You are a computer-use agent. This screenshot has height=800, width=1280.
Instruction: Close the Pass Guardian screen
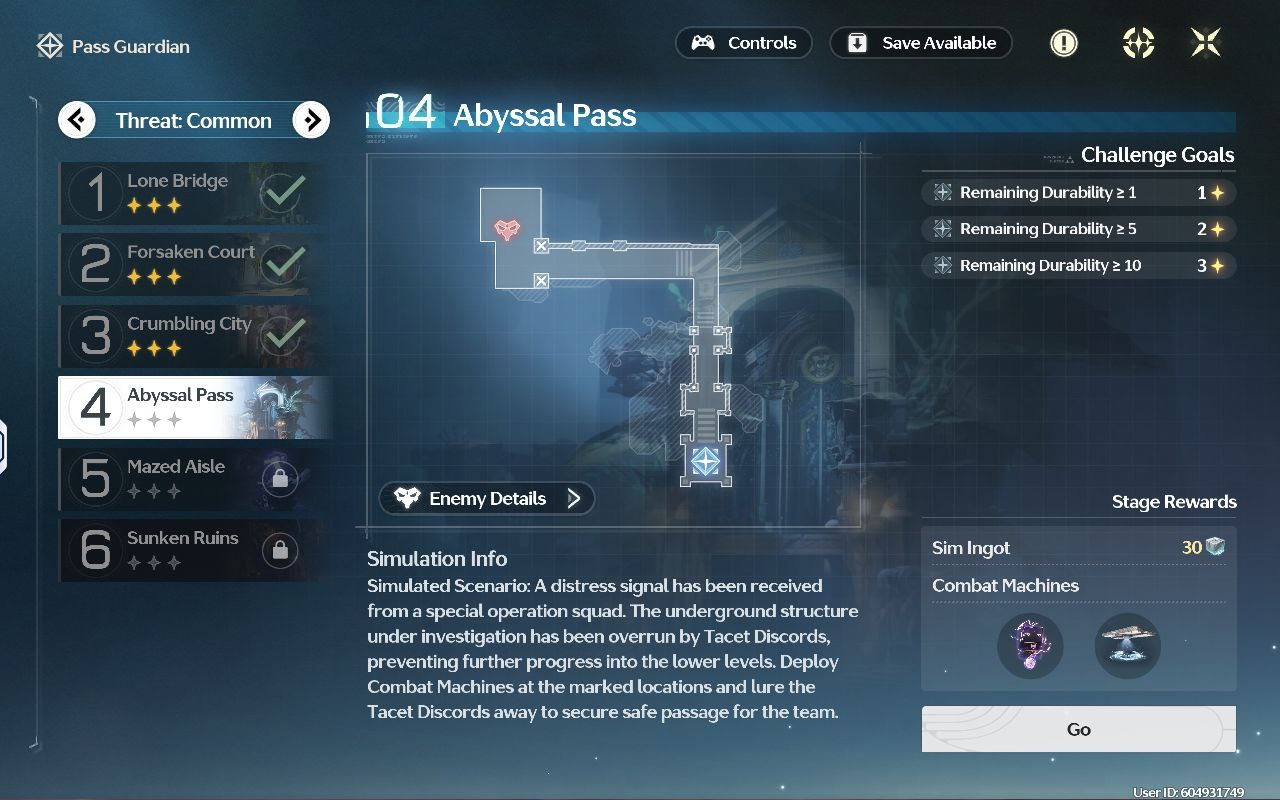(x=1205, y=43)
